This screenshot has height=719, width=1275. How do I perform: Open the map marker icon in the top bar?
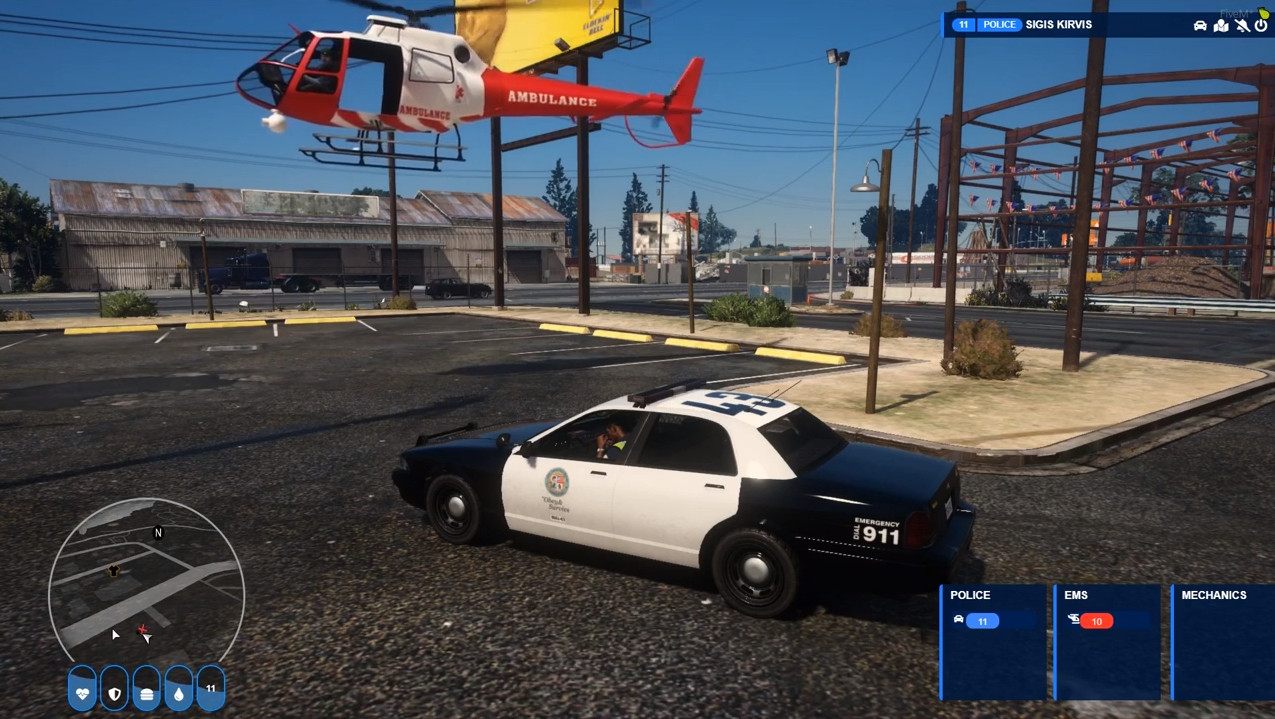tap(1221, 25)
